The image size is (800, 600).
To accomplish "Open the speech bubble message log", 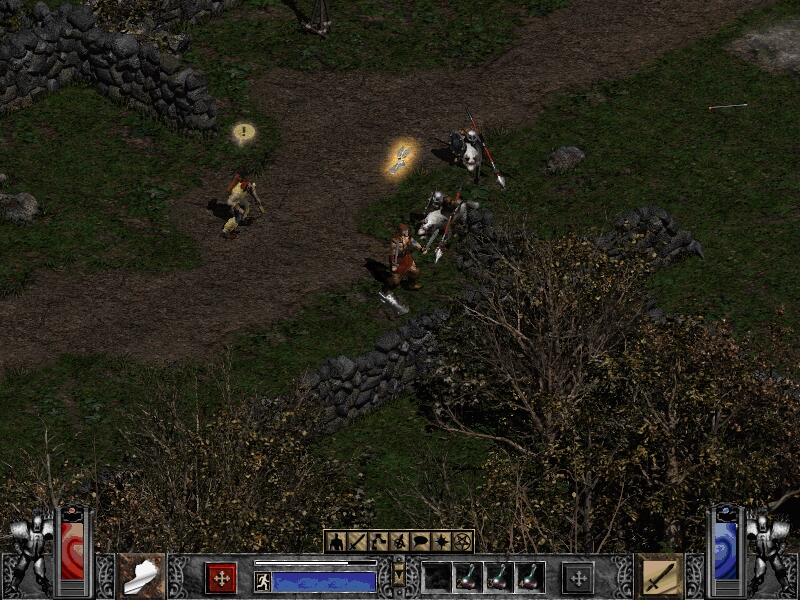I will [420, 542].
